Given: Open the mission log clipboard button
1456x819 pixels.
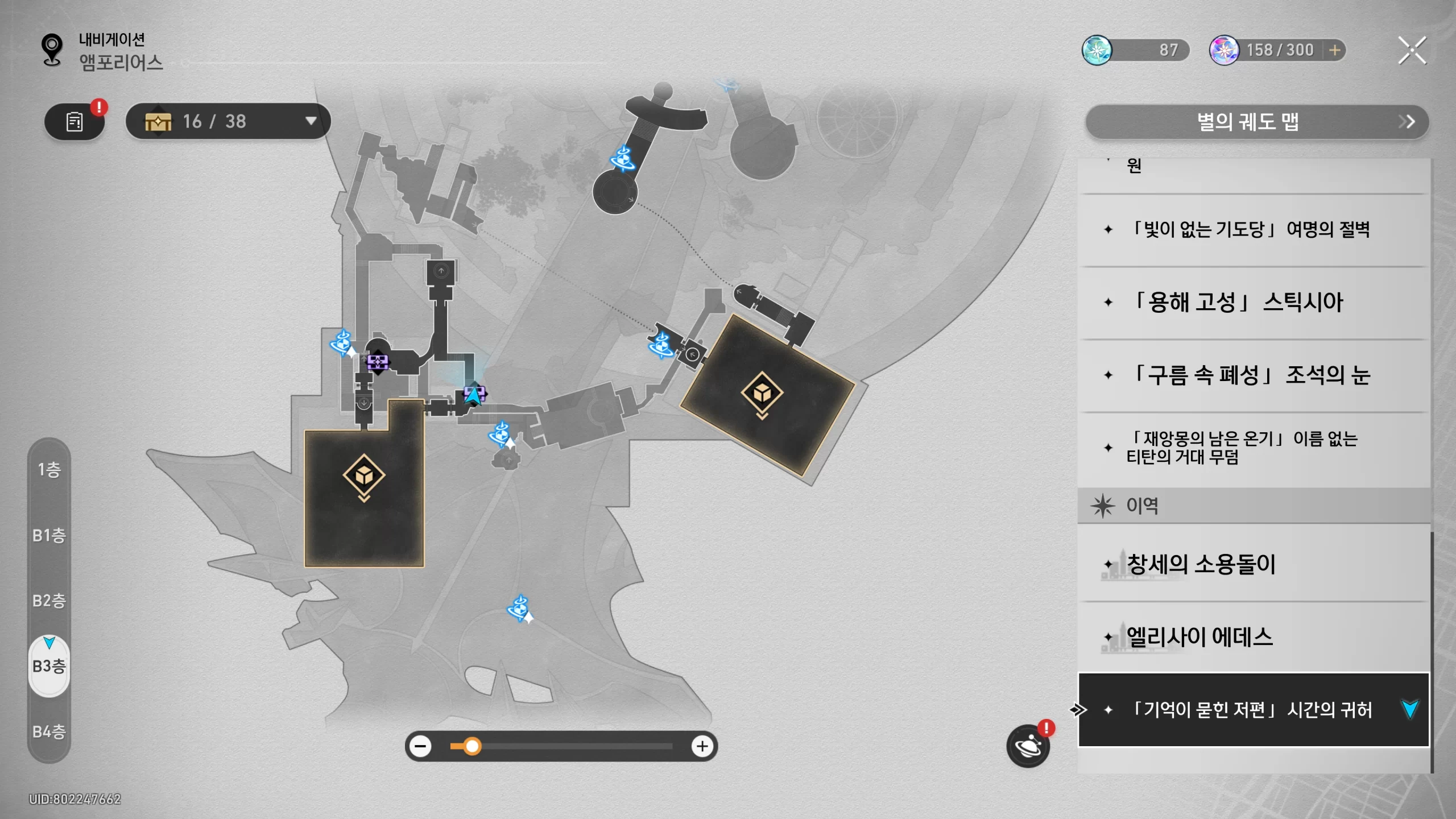Looking at the screenshot, I should coord(75,121).
